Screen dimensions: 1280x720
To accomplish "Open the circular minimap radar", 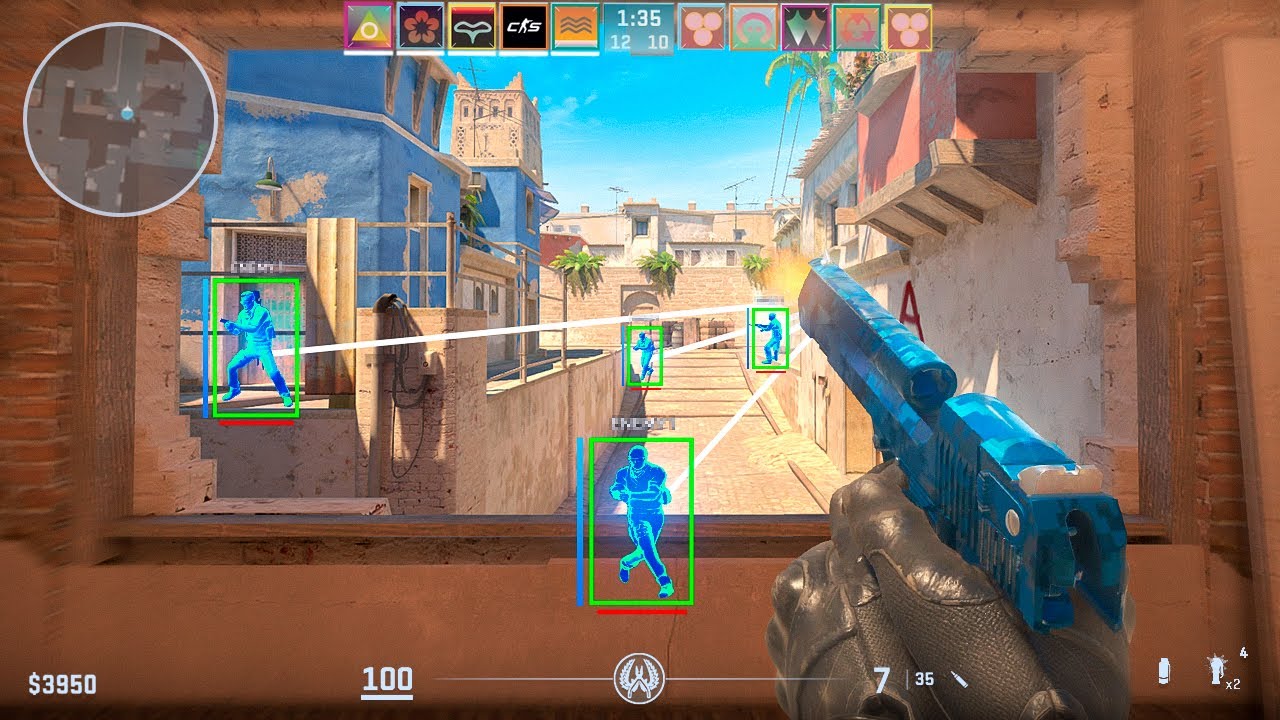I will [121, 119].
